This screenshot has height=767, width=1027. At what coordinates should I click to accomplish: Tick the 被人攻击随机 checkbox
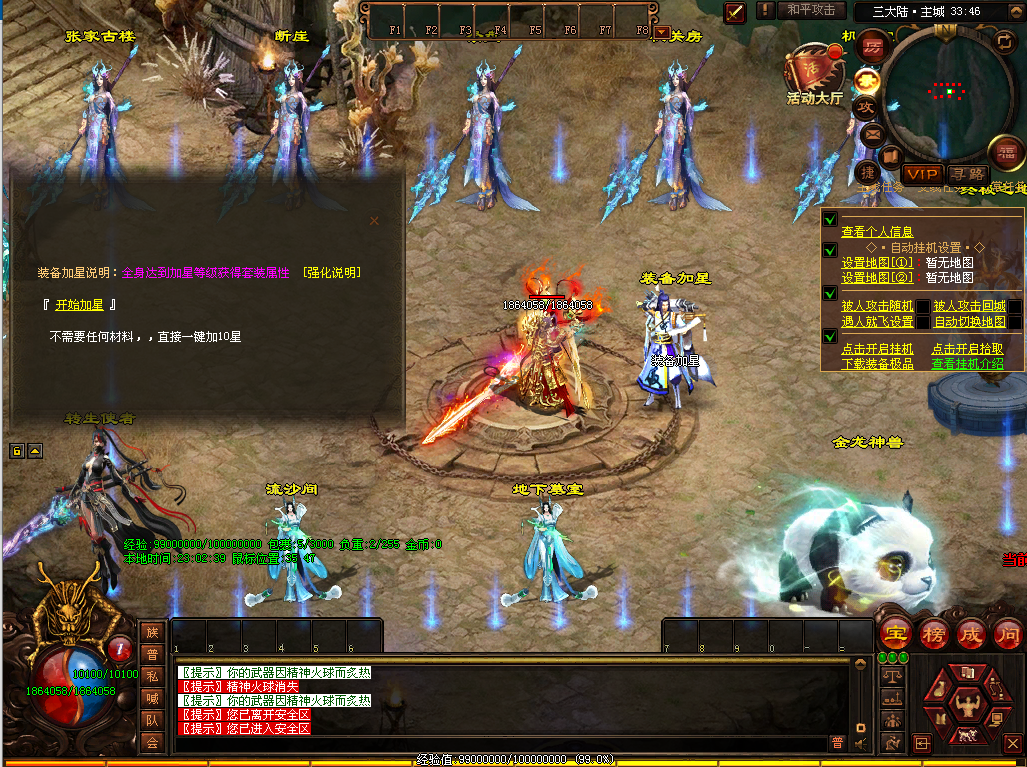point(922,307)
